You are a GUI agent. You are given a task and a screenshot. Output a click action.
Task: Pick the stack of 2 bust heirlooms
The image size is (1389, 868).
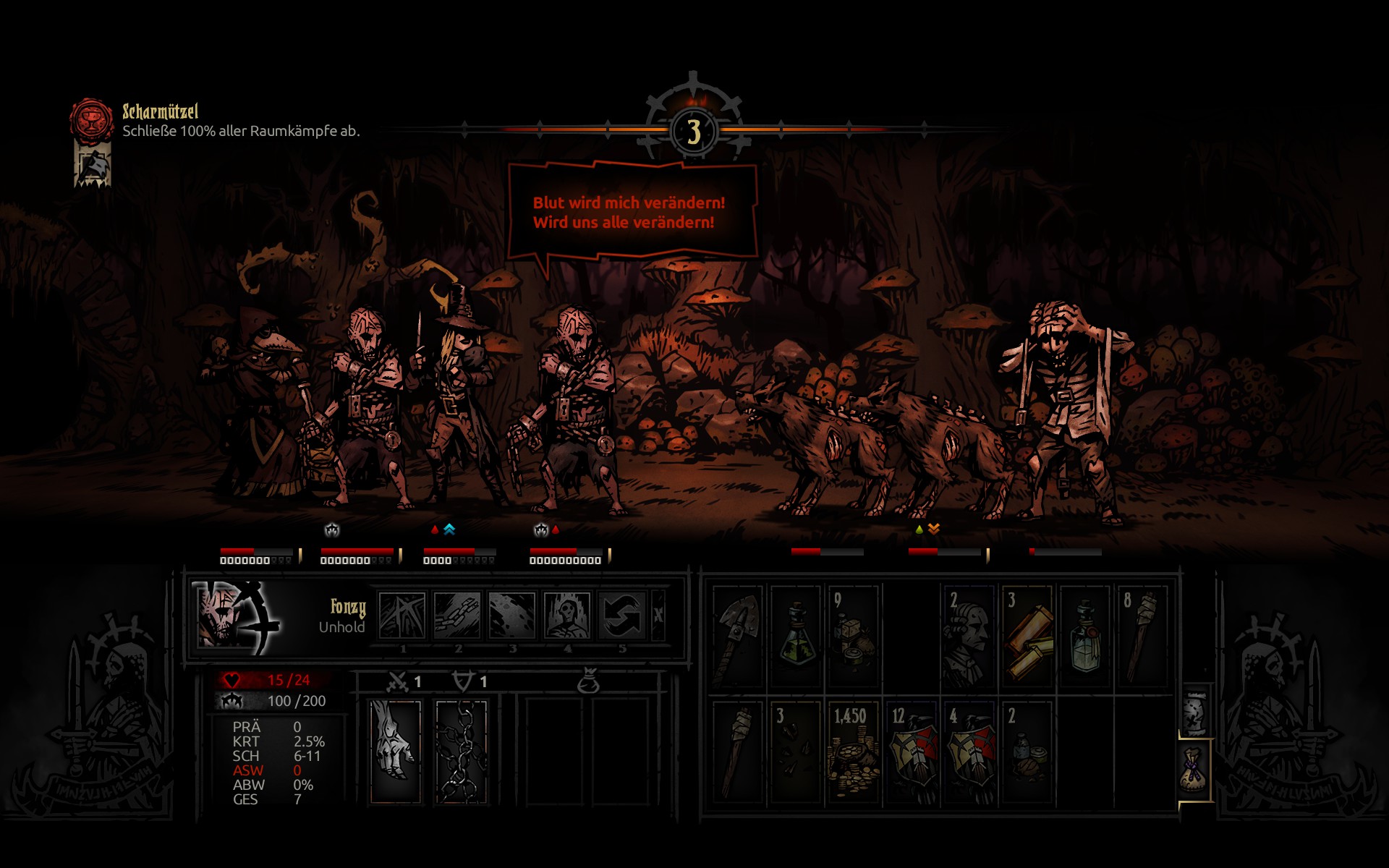pos(969,636)
